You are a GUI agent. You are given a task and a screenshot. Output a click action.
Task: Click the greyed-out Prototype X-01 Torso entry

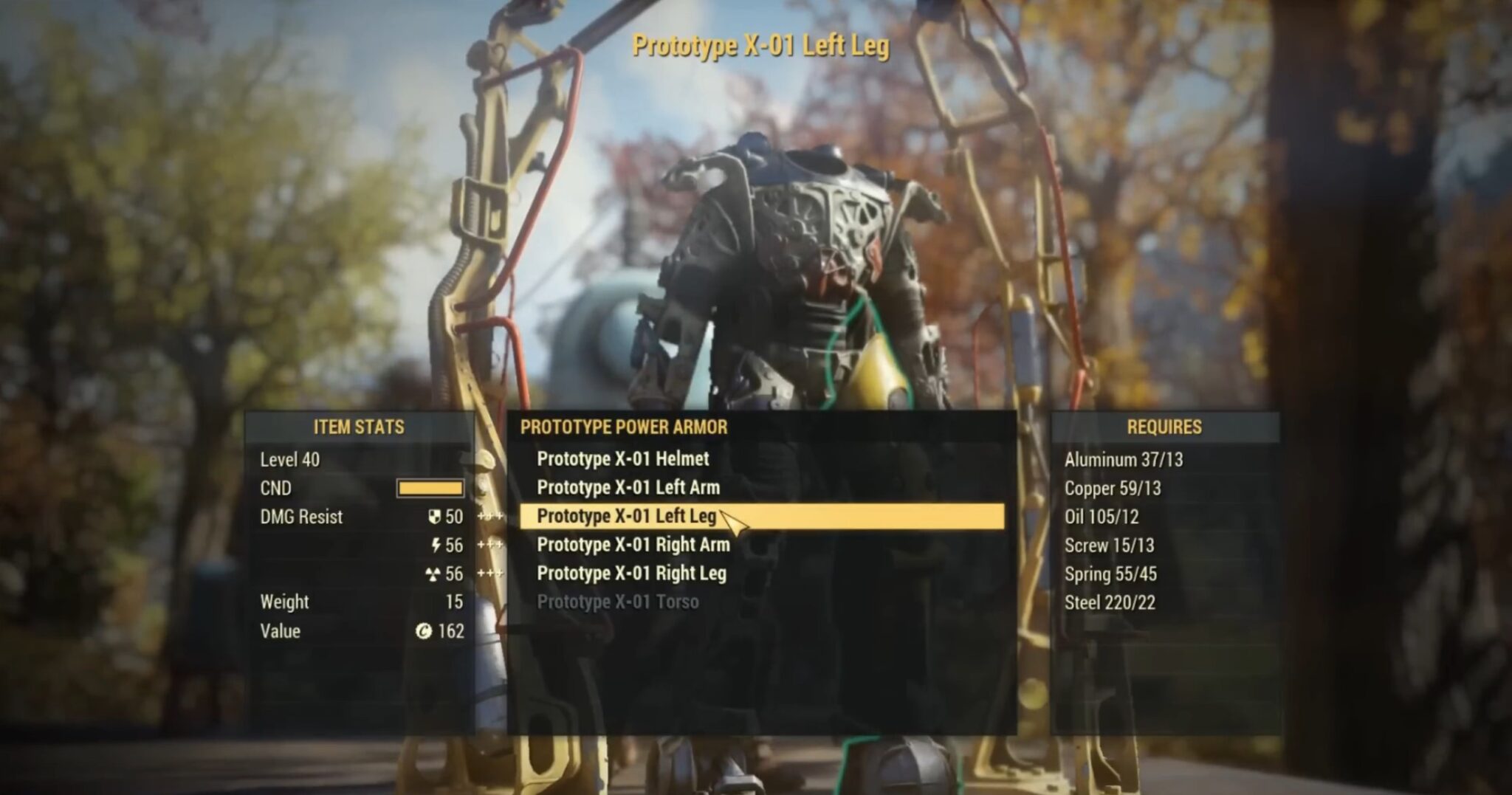(x=619, y=602)
